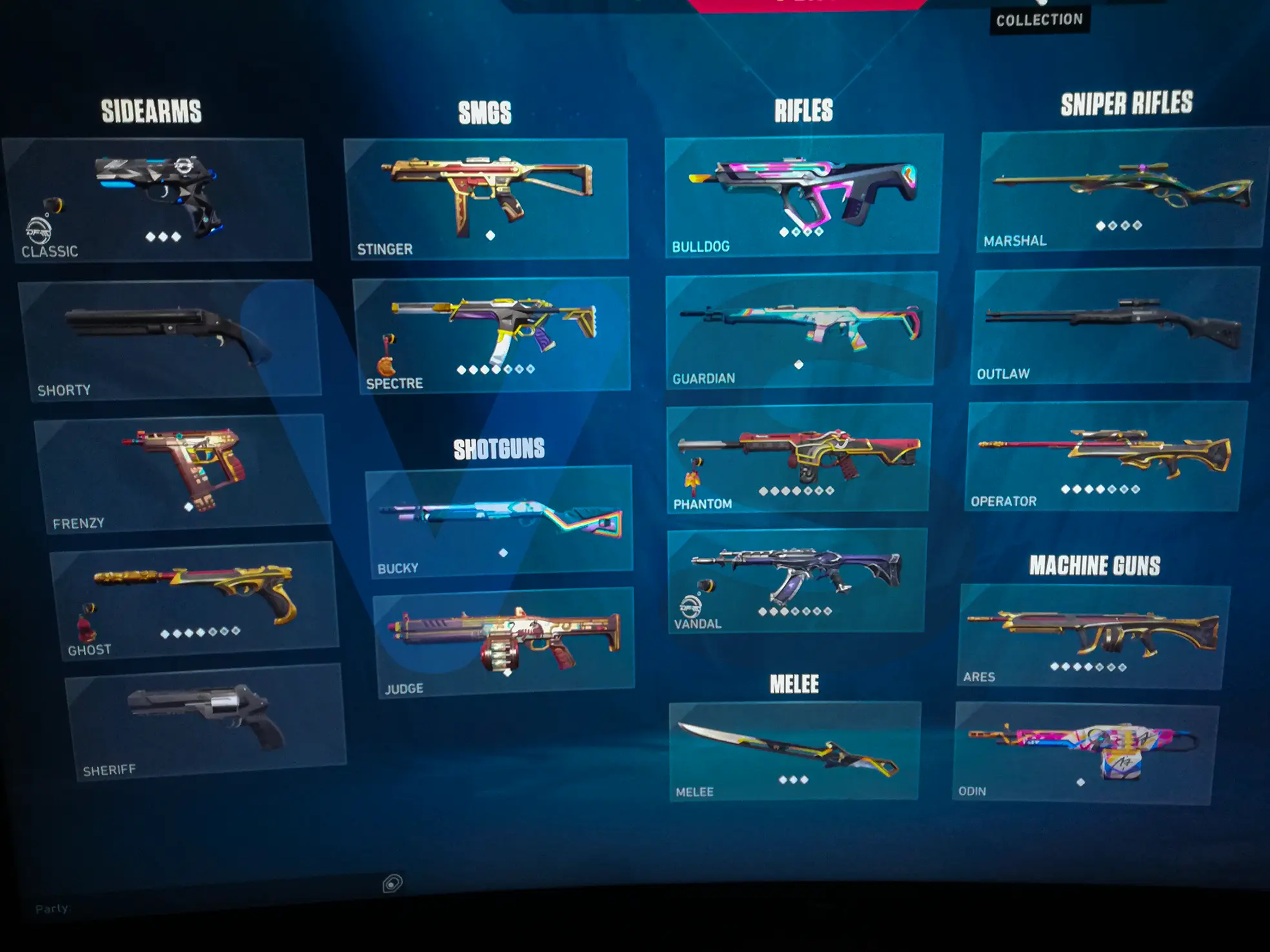Choose the Melee knife slot
Image resolution: width=1270 pixels, height=952 pixels.
(x=794, y=751)
